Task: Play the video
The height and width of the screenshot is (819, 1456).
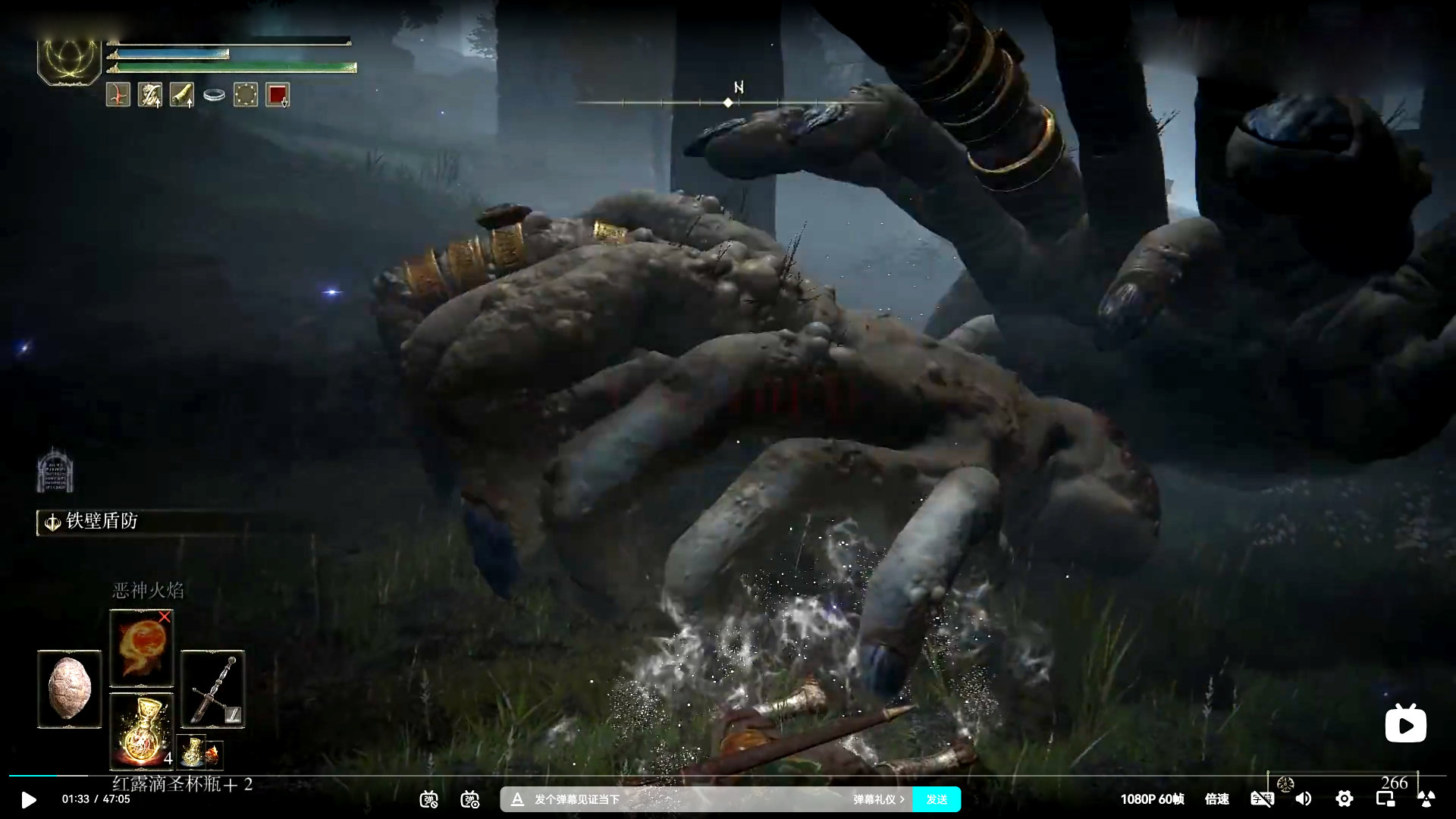Action: (x=29, y=799)
